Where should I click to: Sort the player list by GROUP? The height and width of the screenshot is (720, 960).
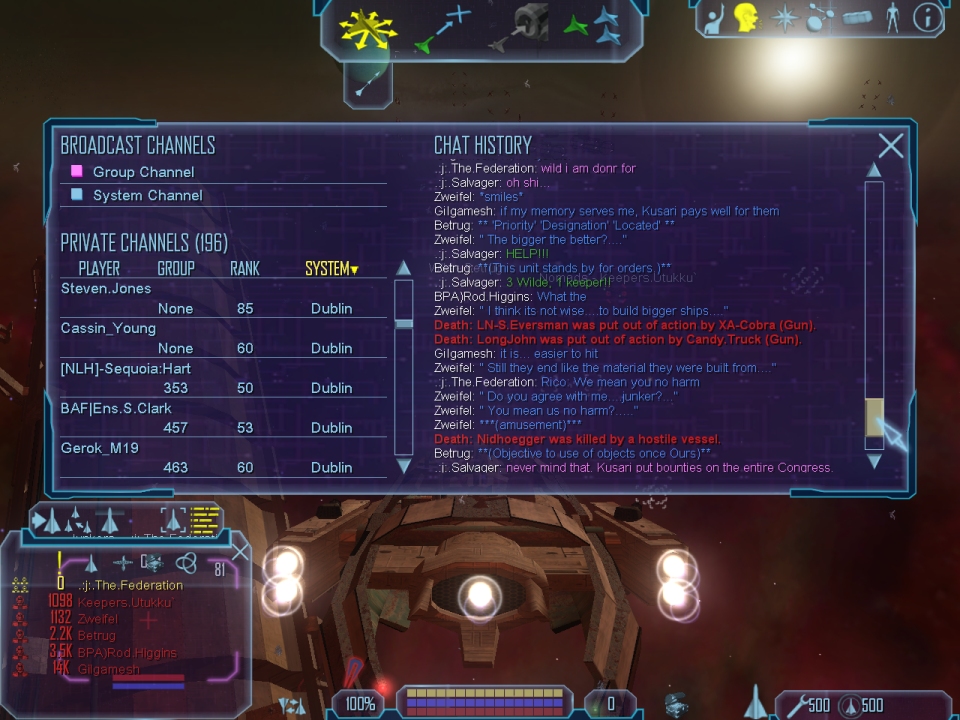(x=176, y=269)
